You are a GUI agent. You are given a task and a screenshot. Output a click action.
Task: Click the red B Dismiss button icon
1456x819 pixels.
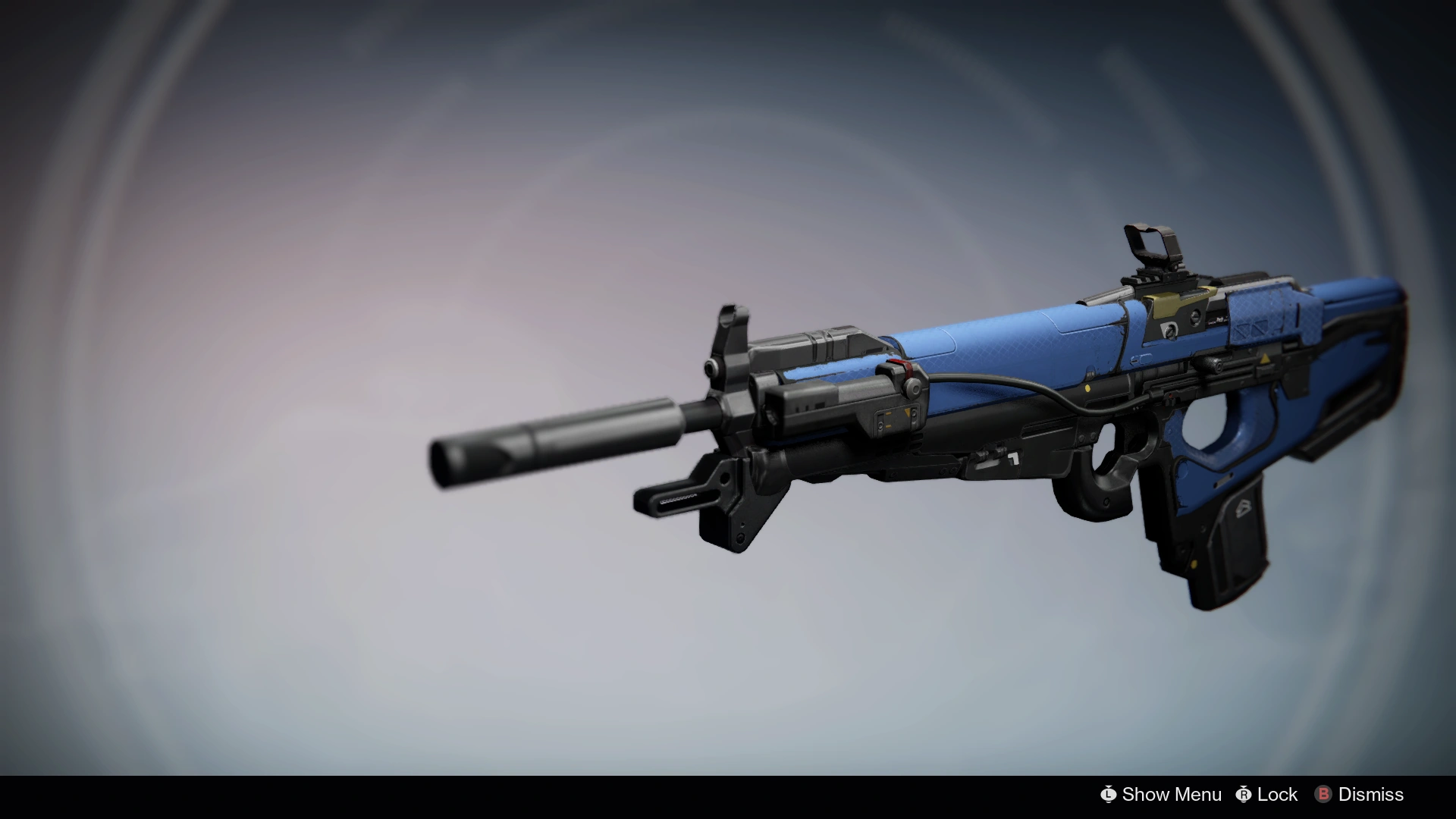coord(1325,795)
